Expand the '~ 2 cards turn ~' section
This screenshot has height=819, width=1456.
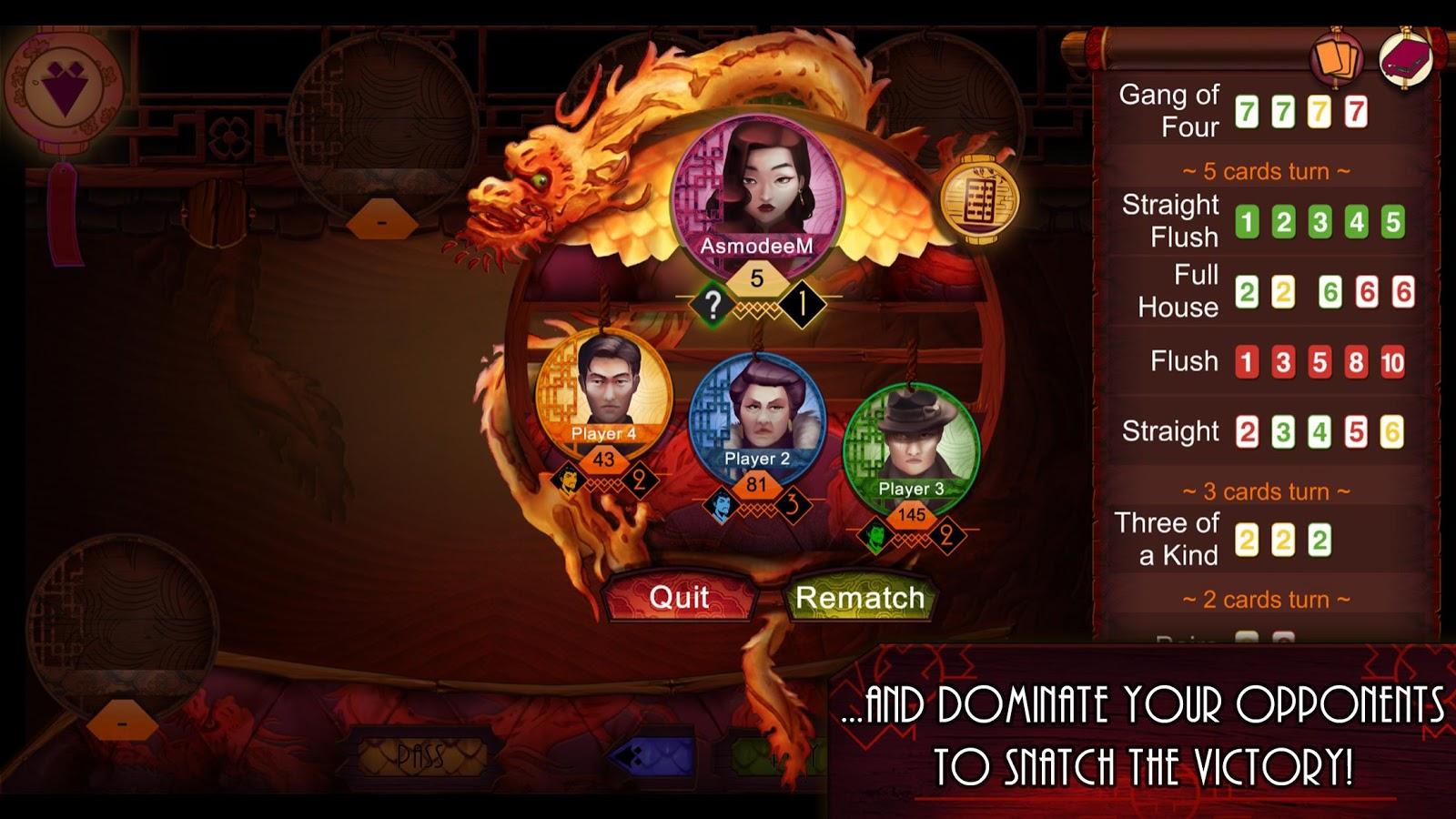click(x=1265, y=599)
